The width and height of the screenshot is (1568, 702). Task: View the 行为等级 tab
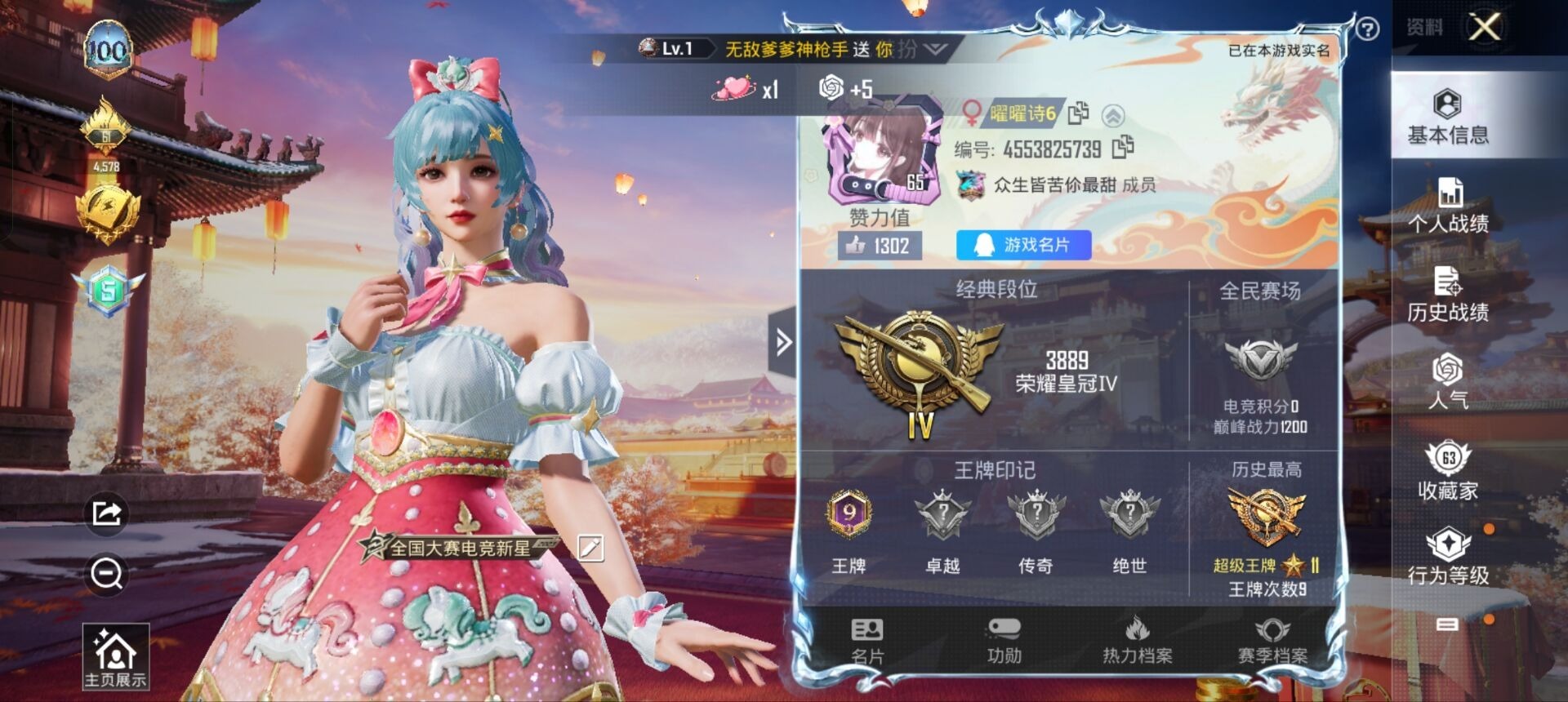pos(1448,557)
